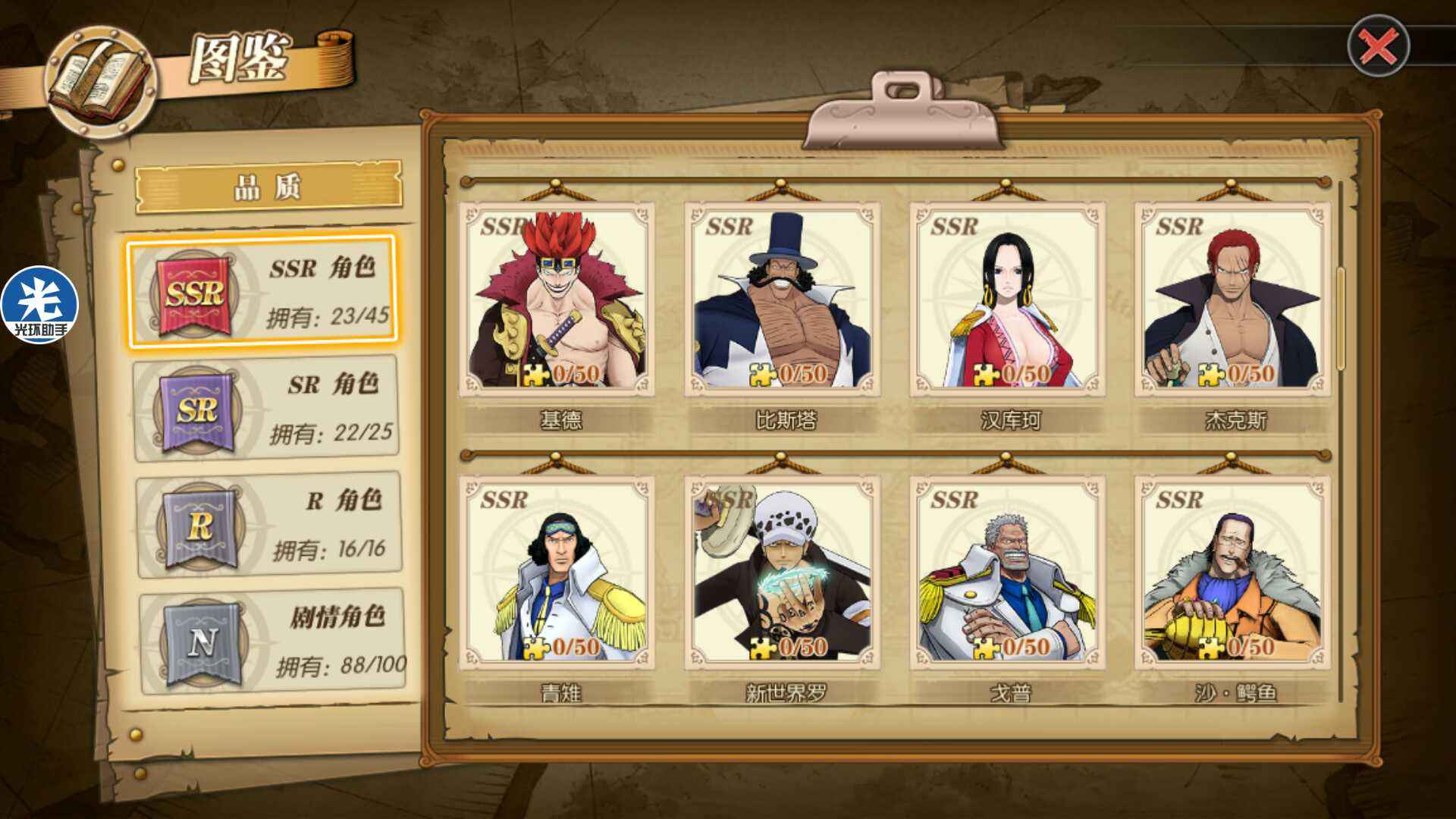Image resolution: width=1456 pixels, height=819 pixels.
Task: Choose the 杰克斯 character card
Action: [x=1232, y=300]
